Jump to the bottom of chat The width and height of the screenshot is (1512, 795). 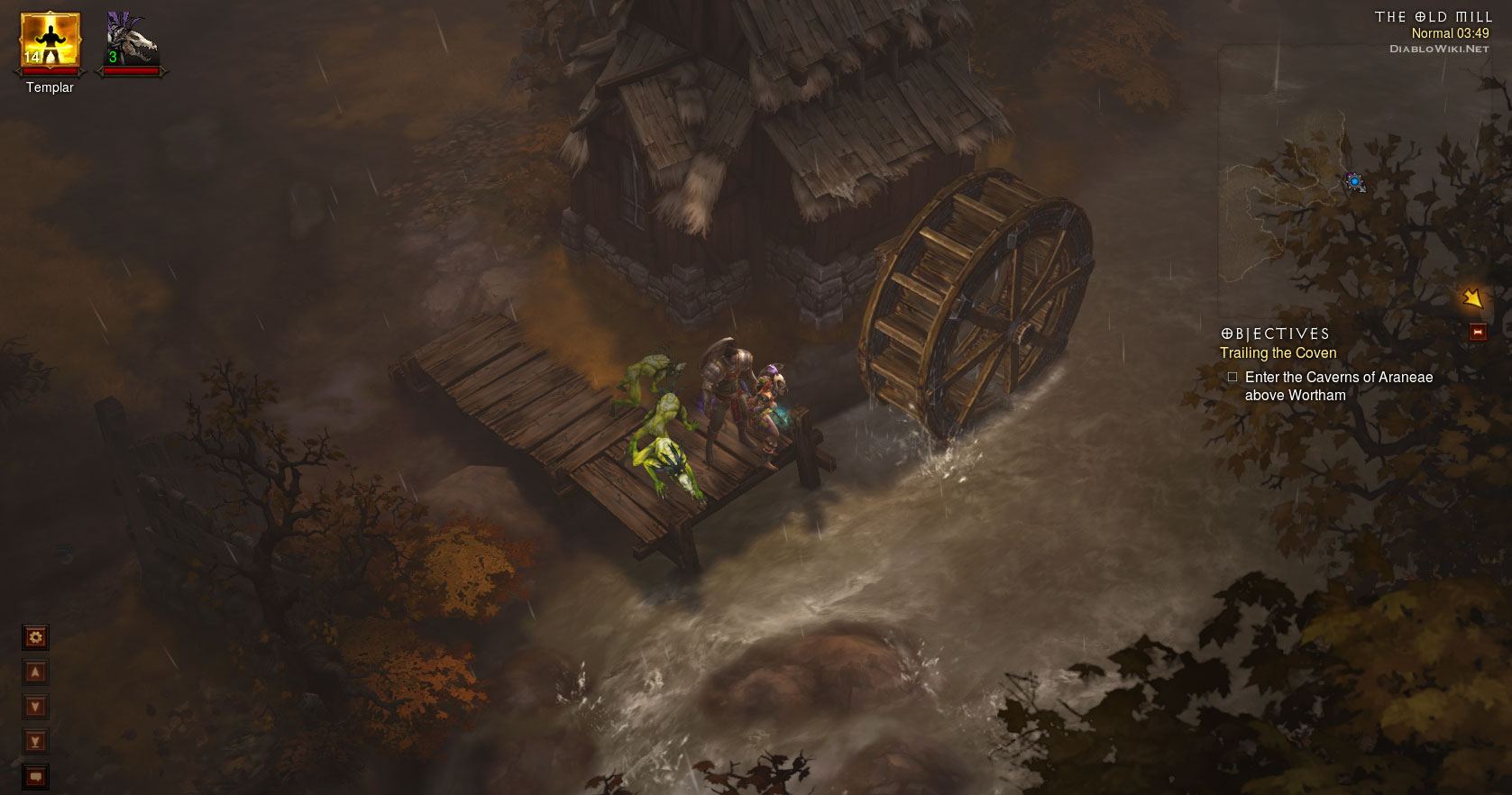[35, 742]
